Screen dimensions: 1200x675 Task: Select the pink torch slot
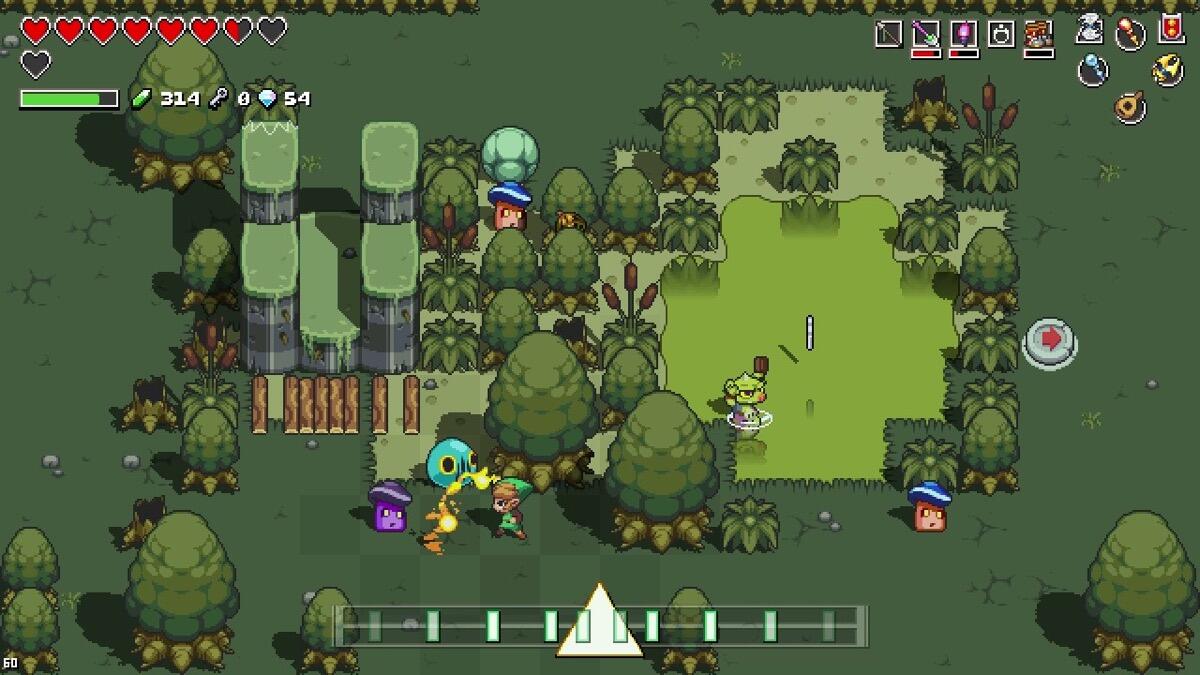click(x=963, y=34)
